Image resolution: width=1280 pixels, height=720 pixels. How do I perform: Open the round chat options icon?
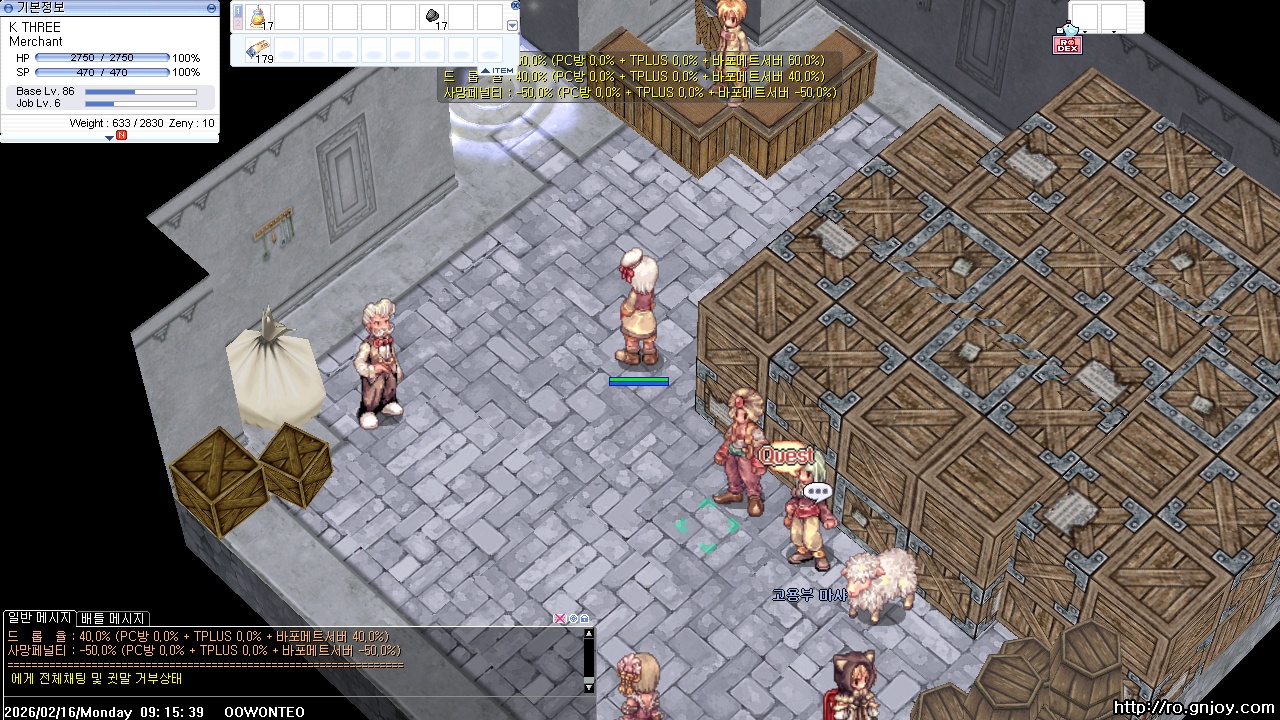click(573, 619)
